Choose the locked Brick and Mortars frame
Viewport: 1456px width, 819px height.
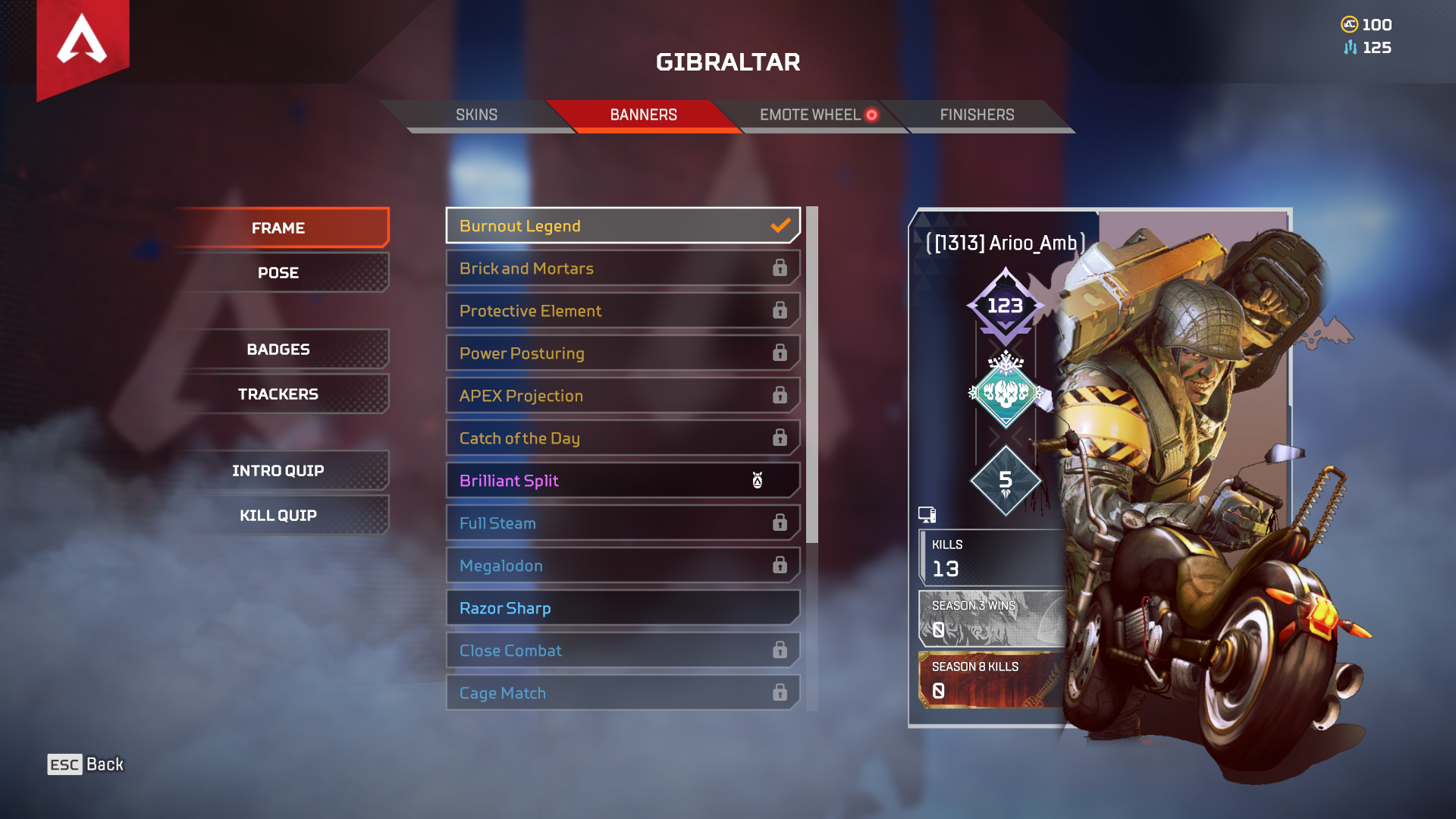[x=622, y=268]
